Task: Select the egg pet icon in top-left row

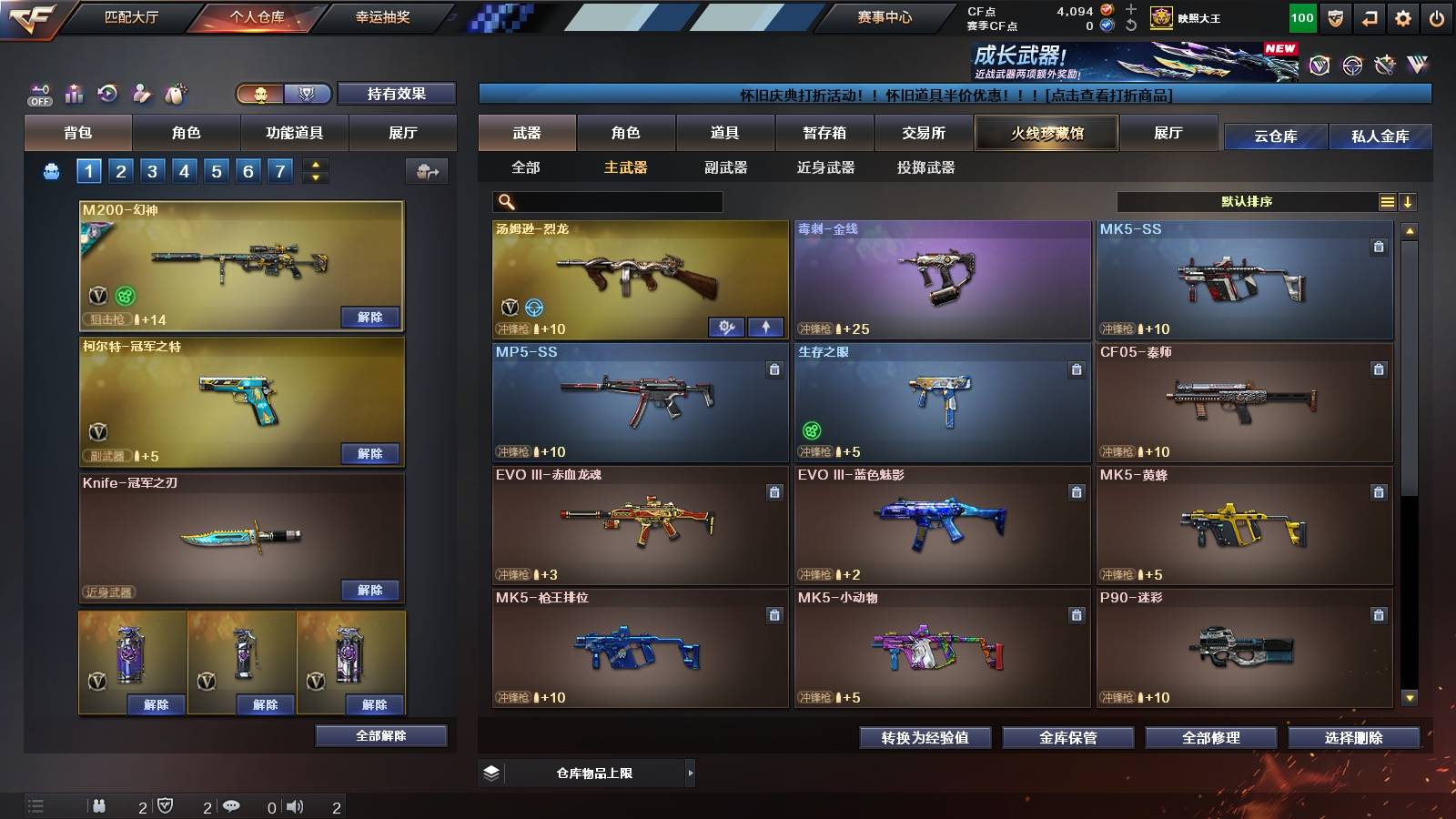Action: [173, 91]
